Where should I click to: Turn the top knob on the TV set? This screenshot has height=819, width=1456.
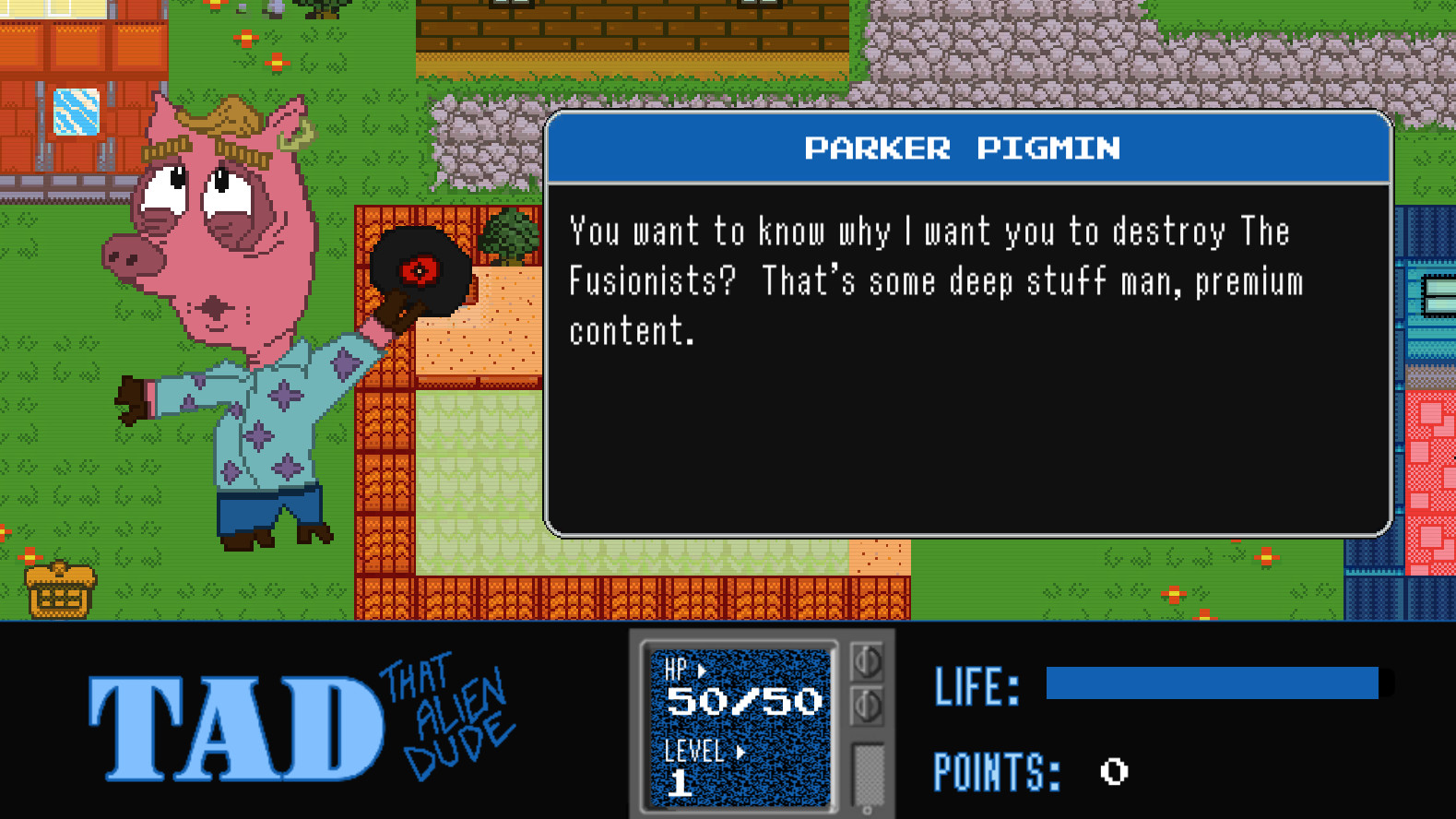[868, 660]
